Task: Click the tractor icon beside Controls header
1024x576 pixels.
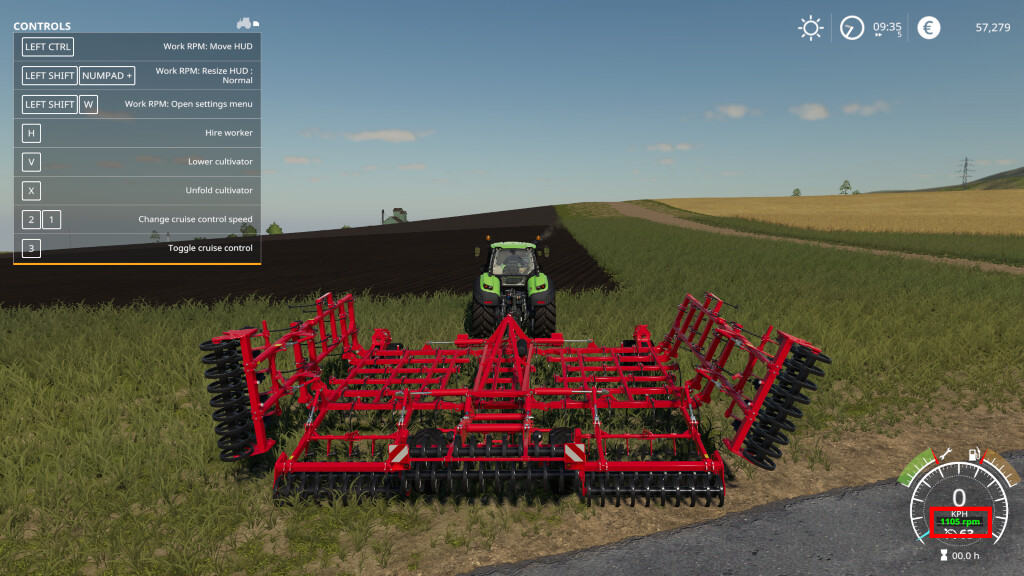Action: click(246, 23)
